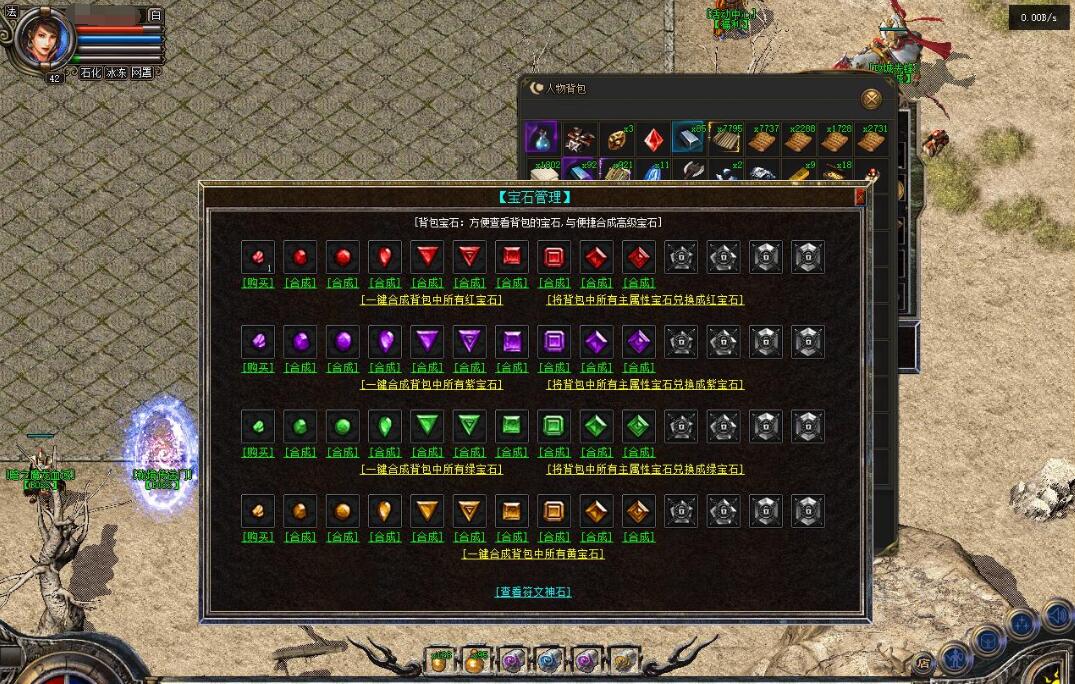Open the character portrait at top-left
The height and width of the screenshot is (684, 1075).
(45, 40)
